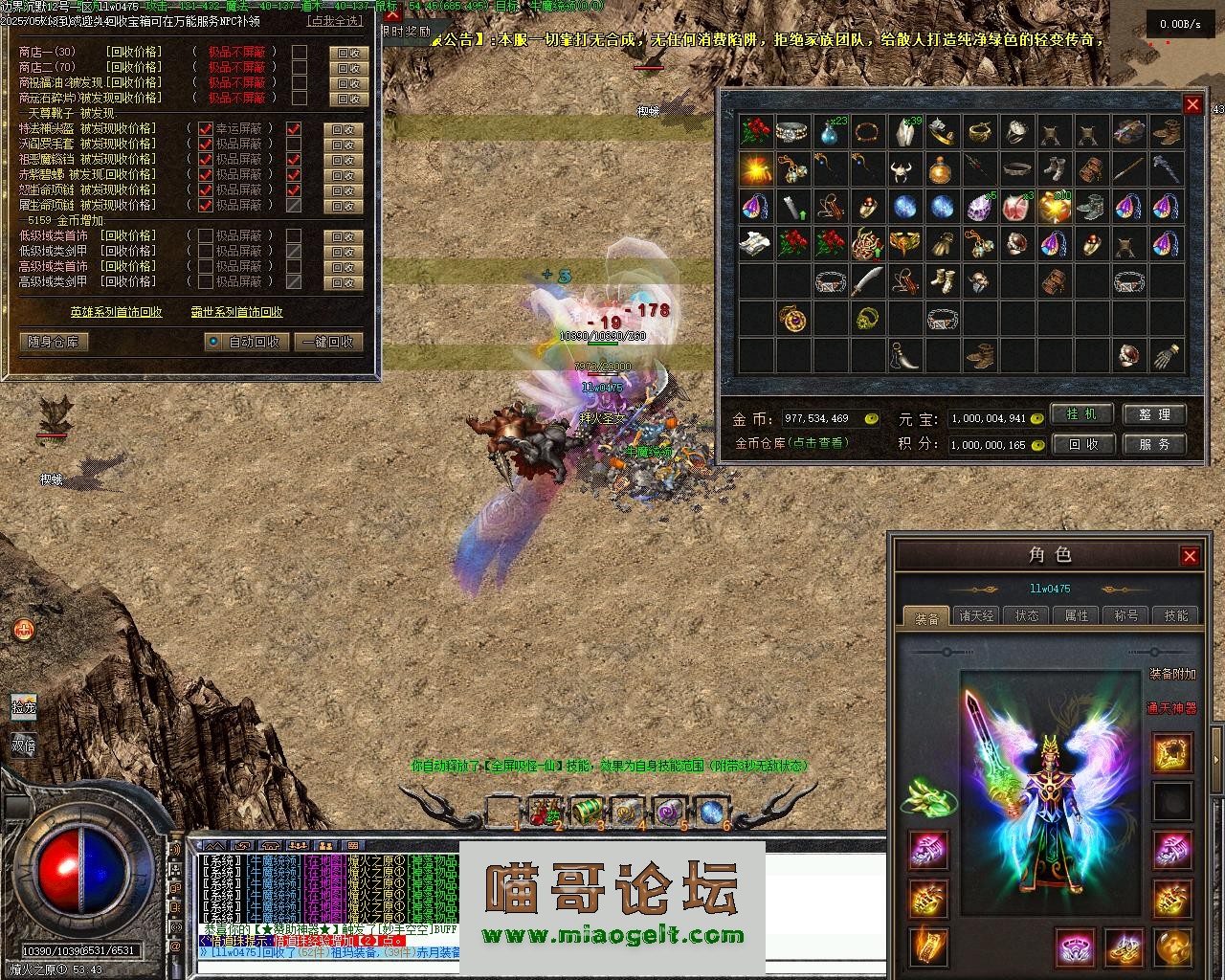Select the blue potion stack x23
The height and width of the screenshot is (980, 1225).
tap(830, 132)
